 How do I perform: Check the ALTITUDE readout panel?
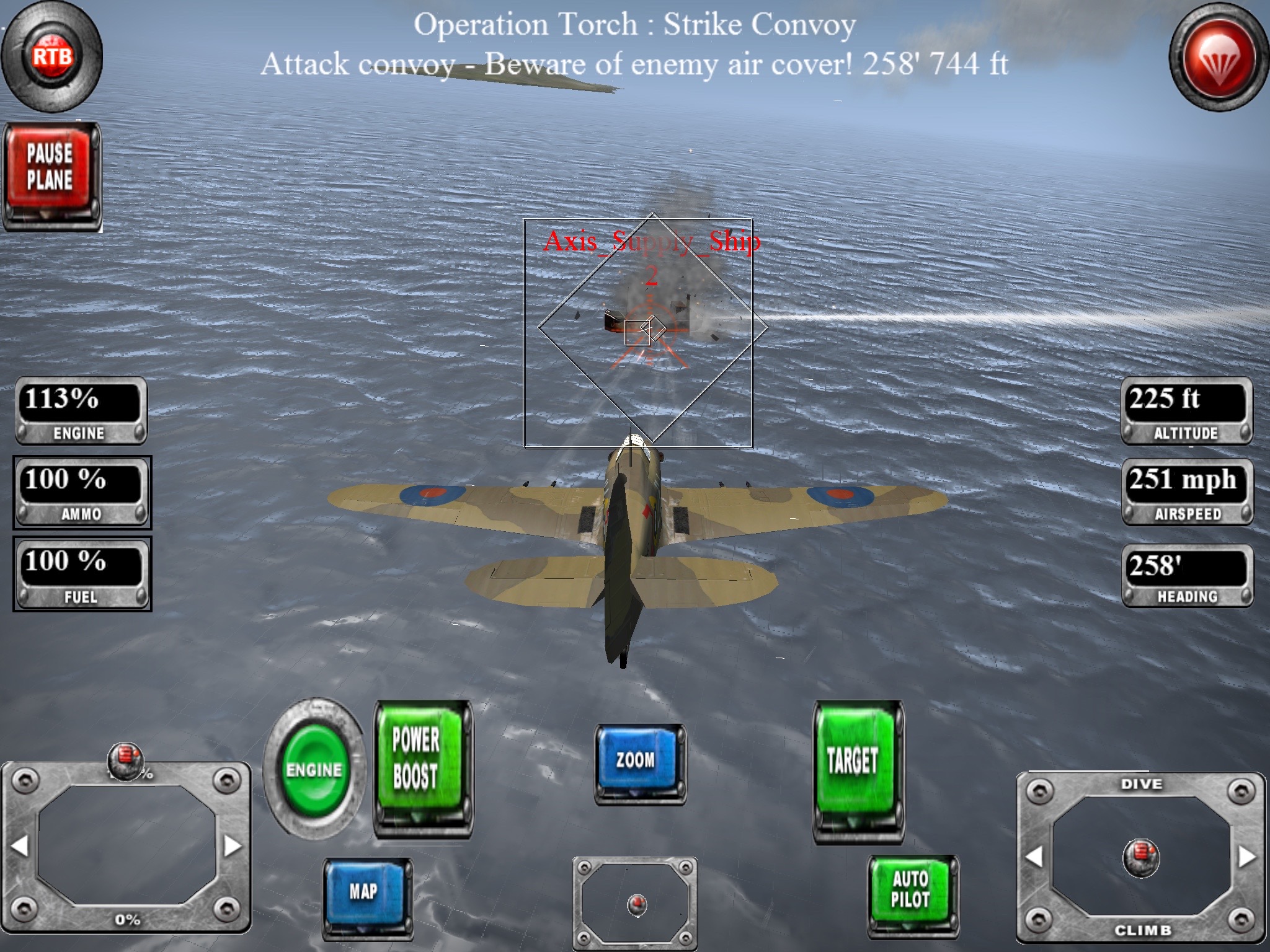pyautogui.click(x=1188, y=410)
